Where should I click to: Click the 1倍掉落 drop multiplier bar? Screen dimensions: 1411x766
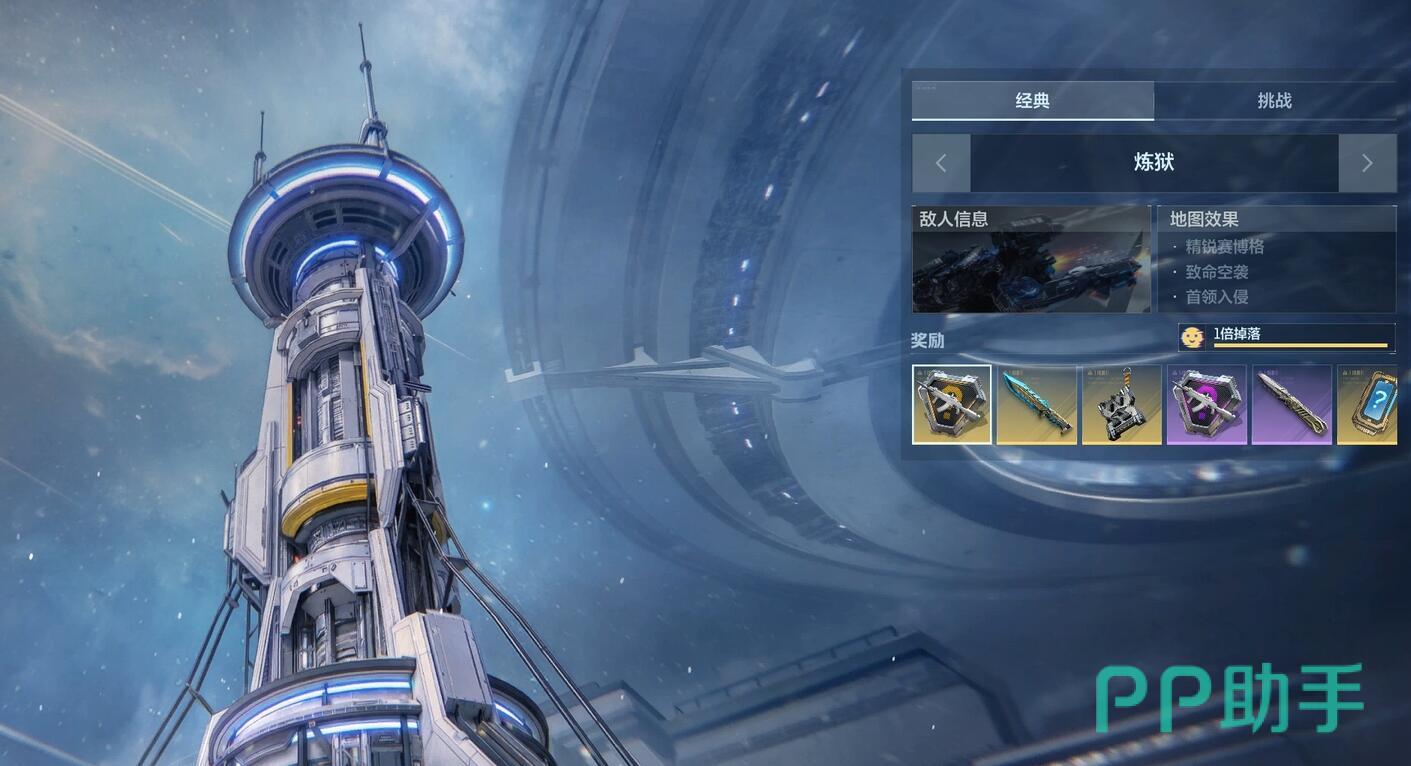click(x=1287, y=337)
